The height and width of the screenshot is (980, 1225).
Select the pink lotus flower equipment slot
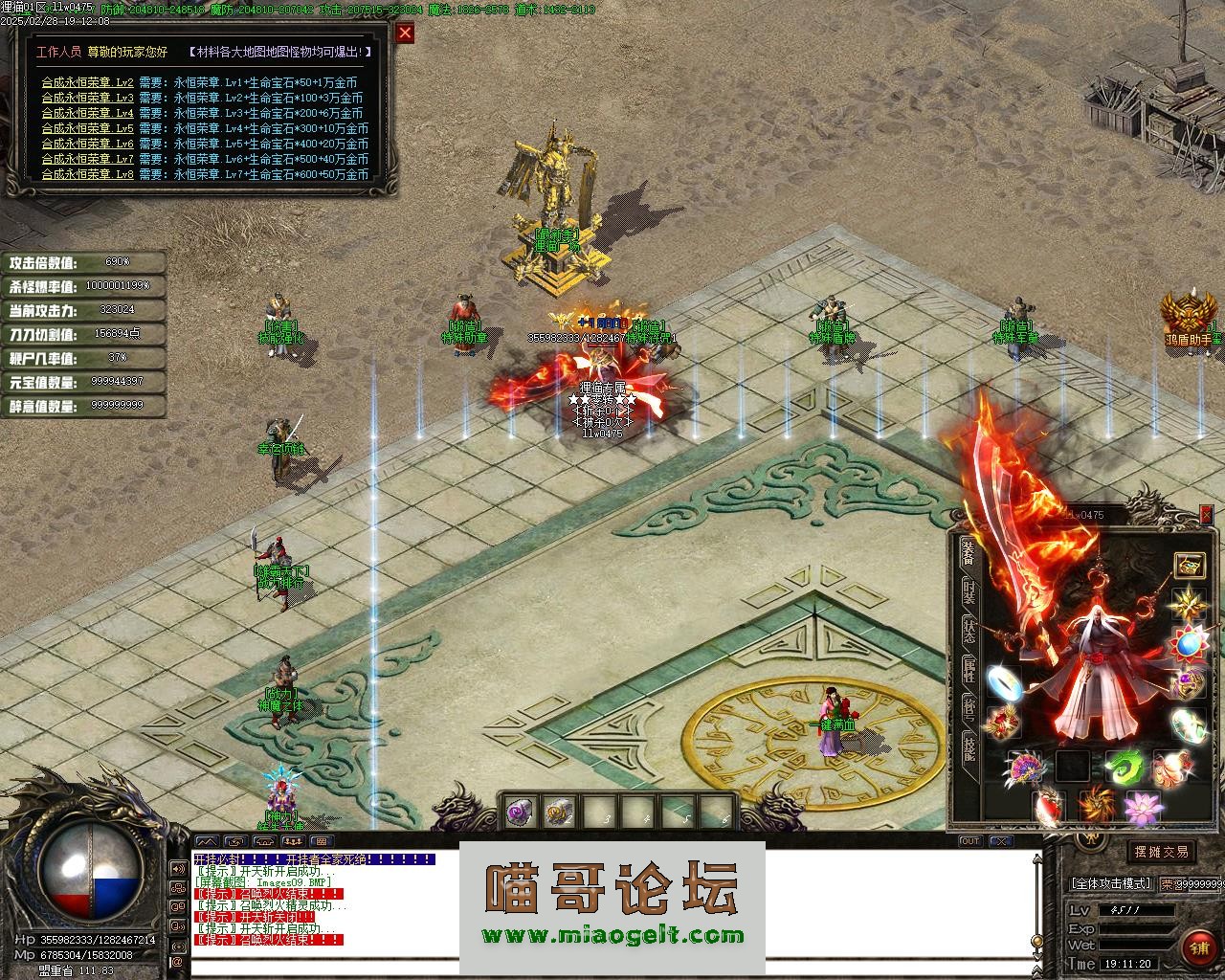pos(1143,808)
